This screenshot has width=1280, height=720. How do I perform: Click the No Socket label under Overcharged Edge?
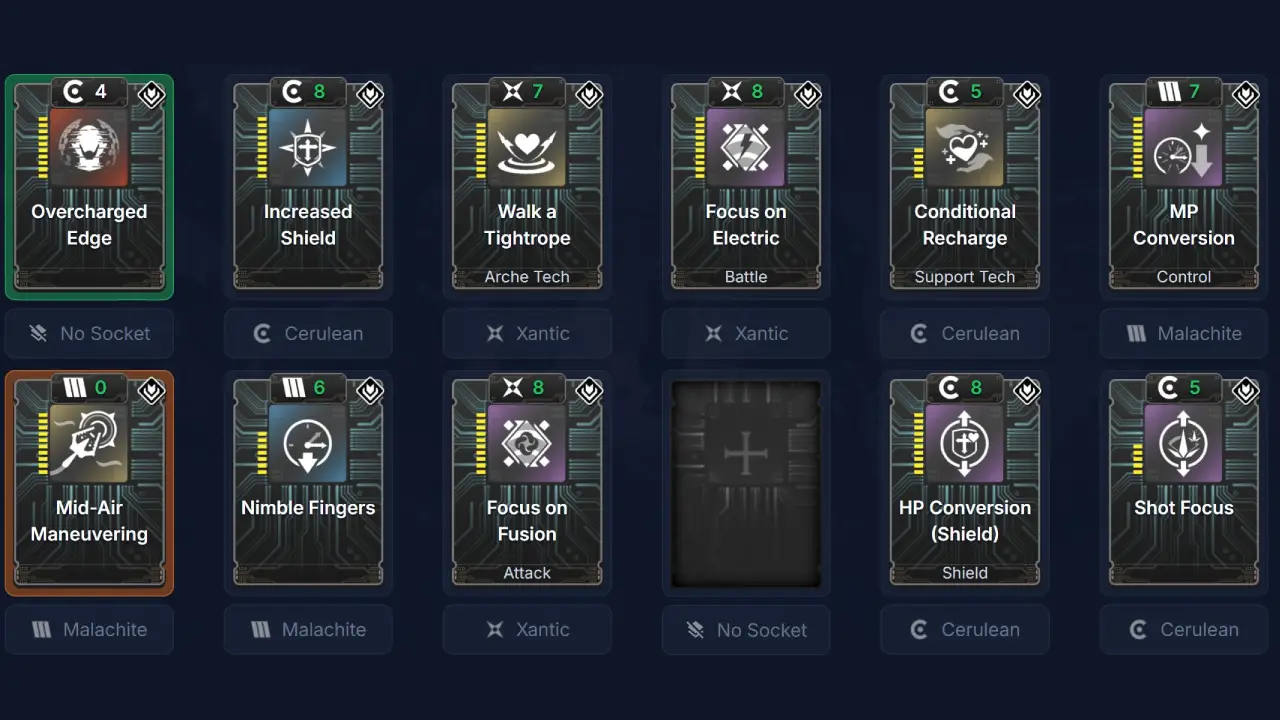[x=89, y=334]
